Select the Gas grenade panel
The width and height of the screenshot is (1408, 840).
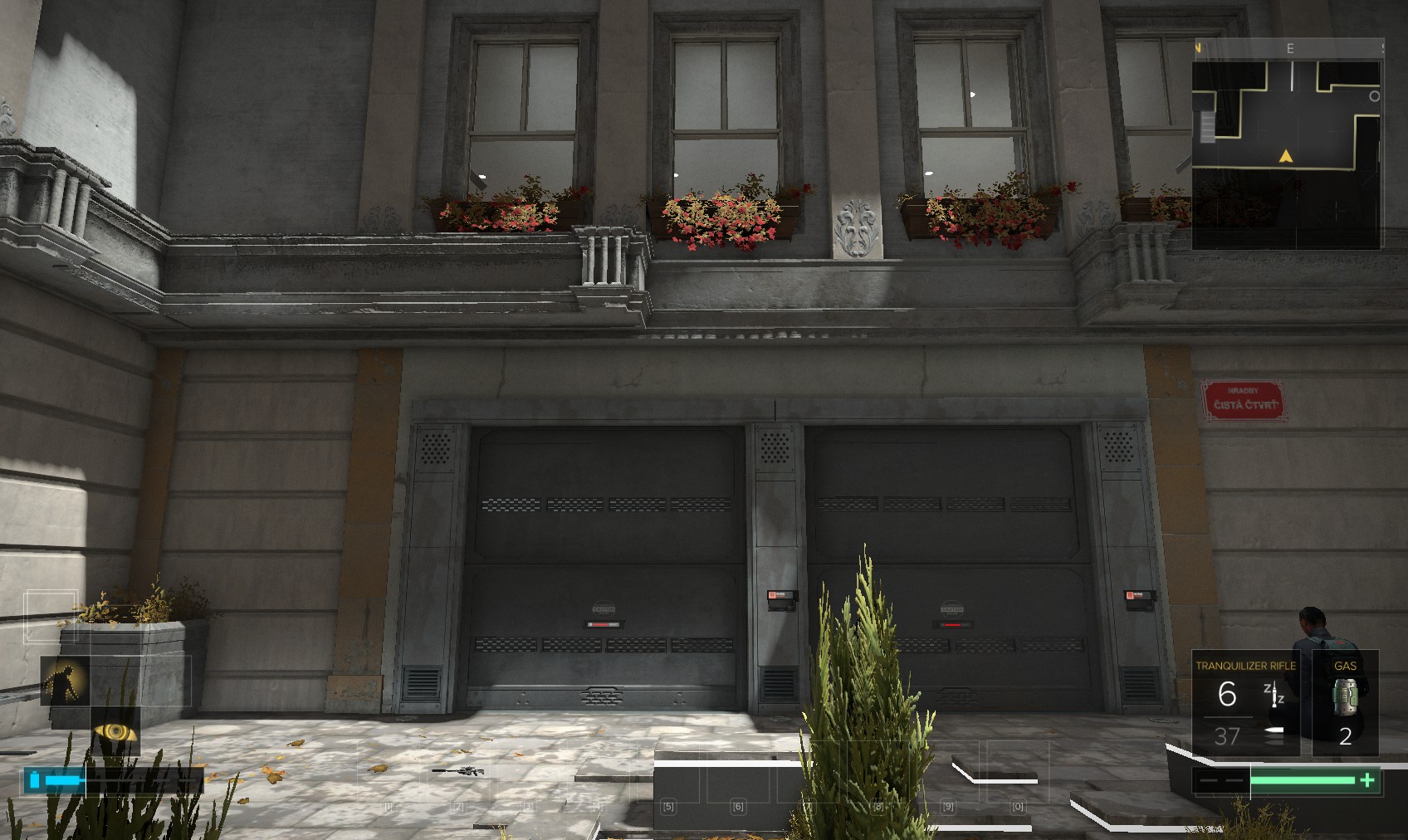click(1345, 702)
